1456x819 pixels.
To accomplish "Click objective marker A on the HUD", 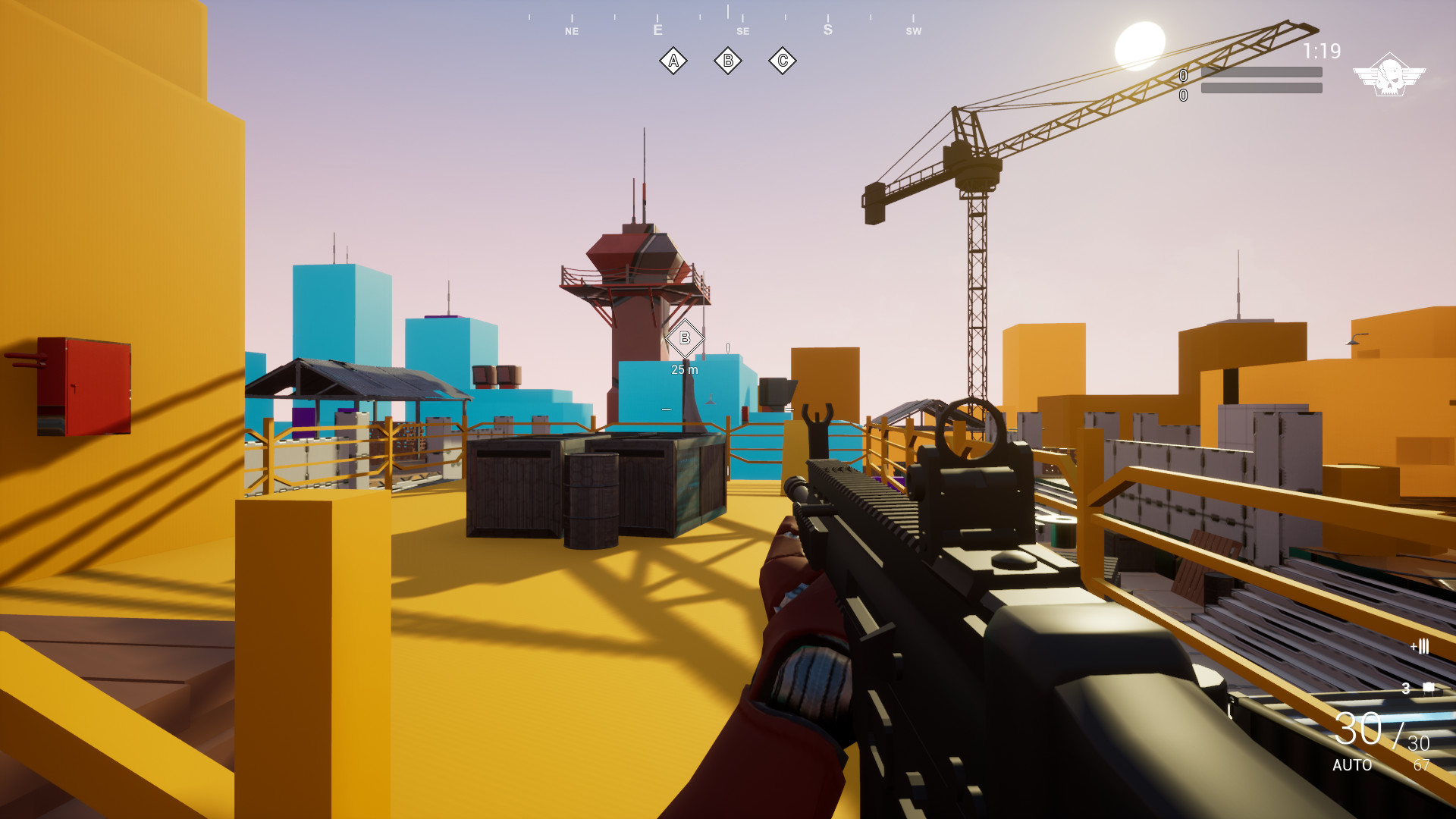I will 673,60.
